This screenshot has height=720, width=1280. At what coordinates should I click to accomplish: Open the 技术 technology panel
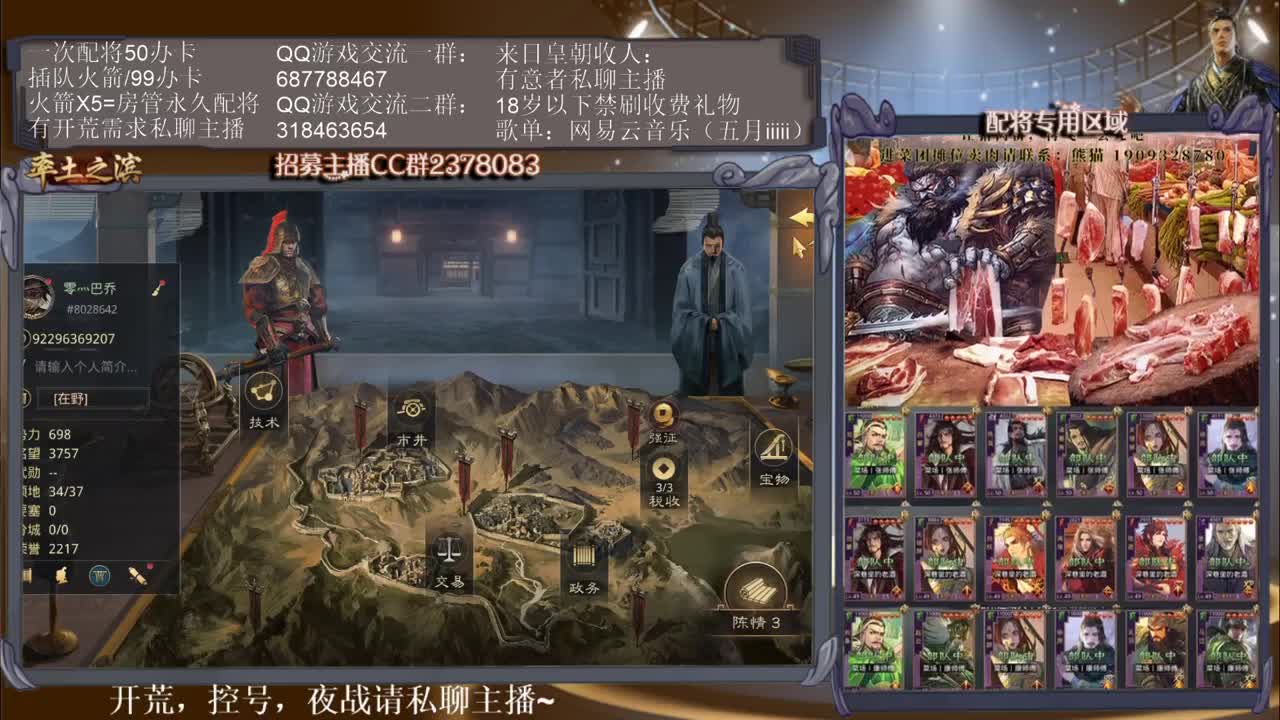coord(262,398)
